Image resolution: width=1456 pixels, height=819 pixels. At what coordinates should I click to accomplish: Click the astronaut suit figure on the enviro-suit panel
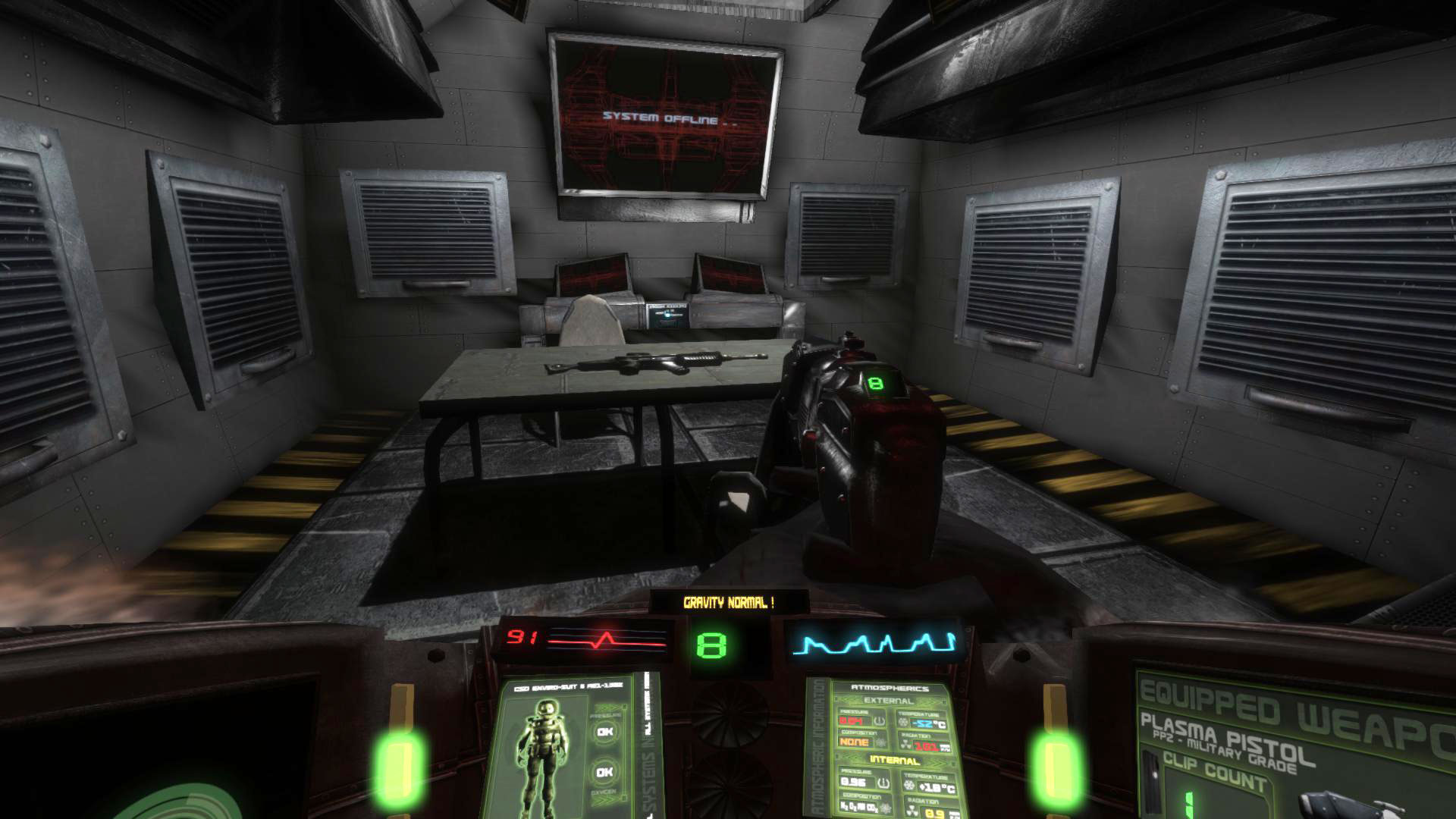(x=544, y=752)
